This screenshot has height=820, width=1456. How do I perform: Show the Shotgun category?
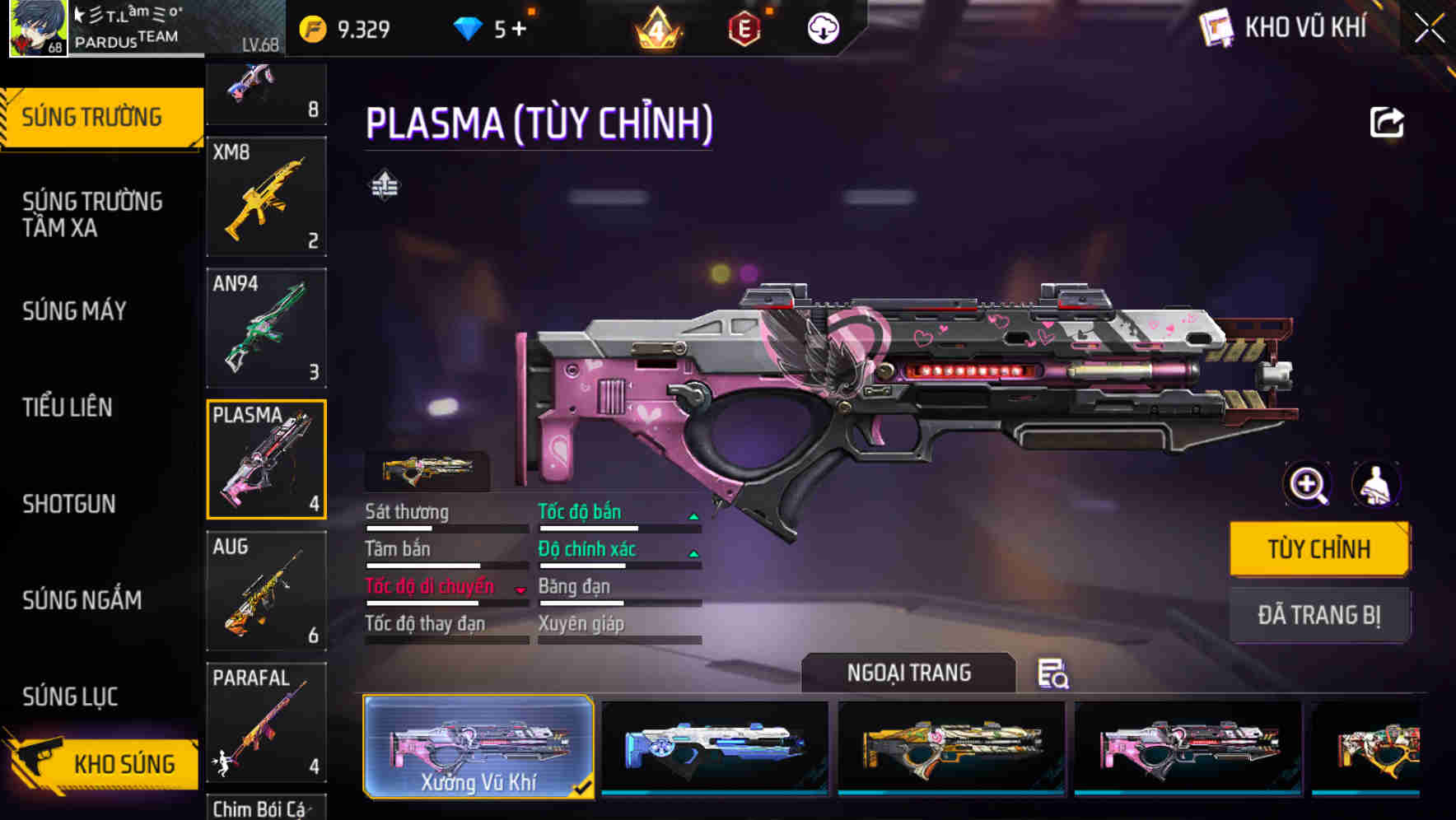pos(69,504)
